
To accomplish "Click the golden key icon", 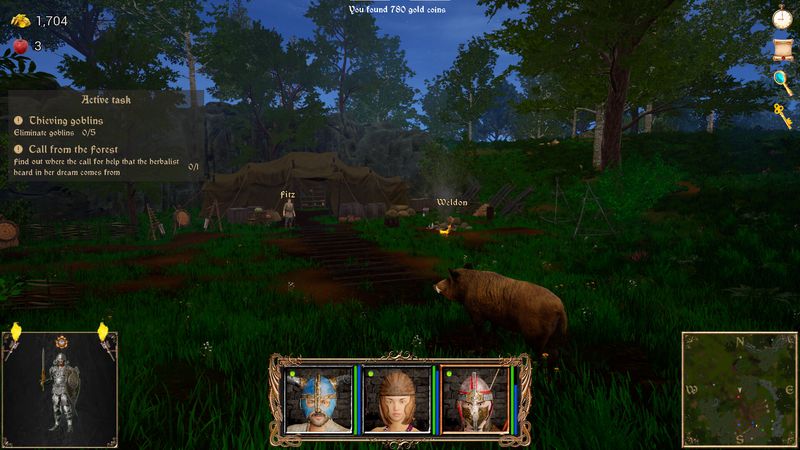I will click(x=782, y=111).
